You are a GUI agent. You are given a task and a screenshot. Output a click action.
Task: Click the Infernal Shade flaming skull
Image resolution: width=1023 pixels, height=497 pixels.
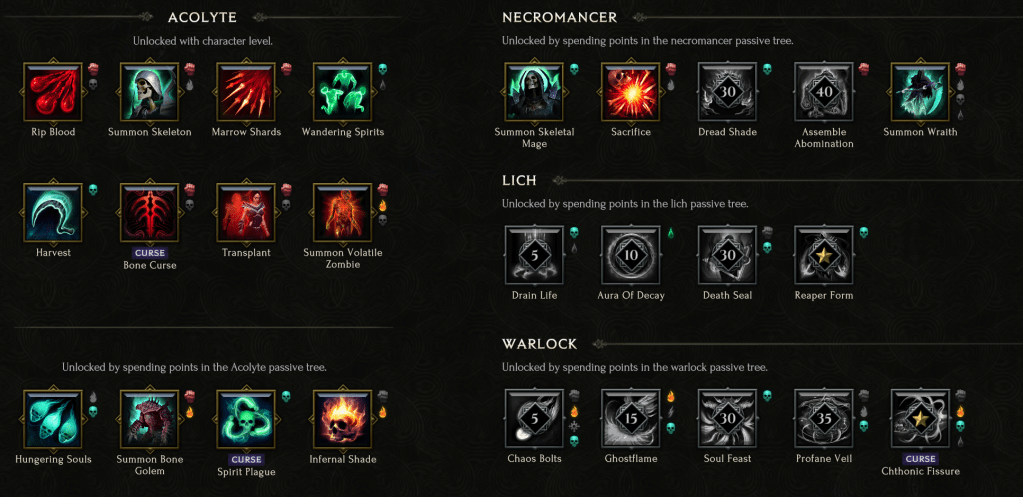tap(343, 420)
